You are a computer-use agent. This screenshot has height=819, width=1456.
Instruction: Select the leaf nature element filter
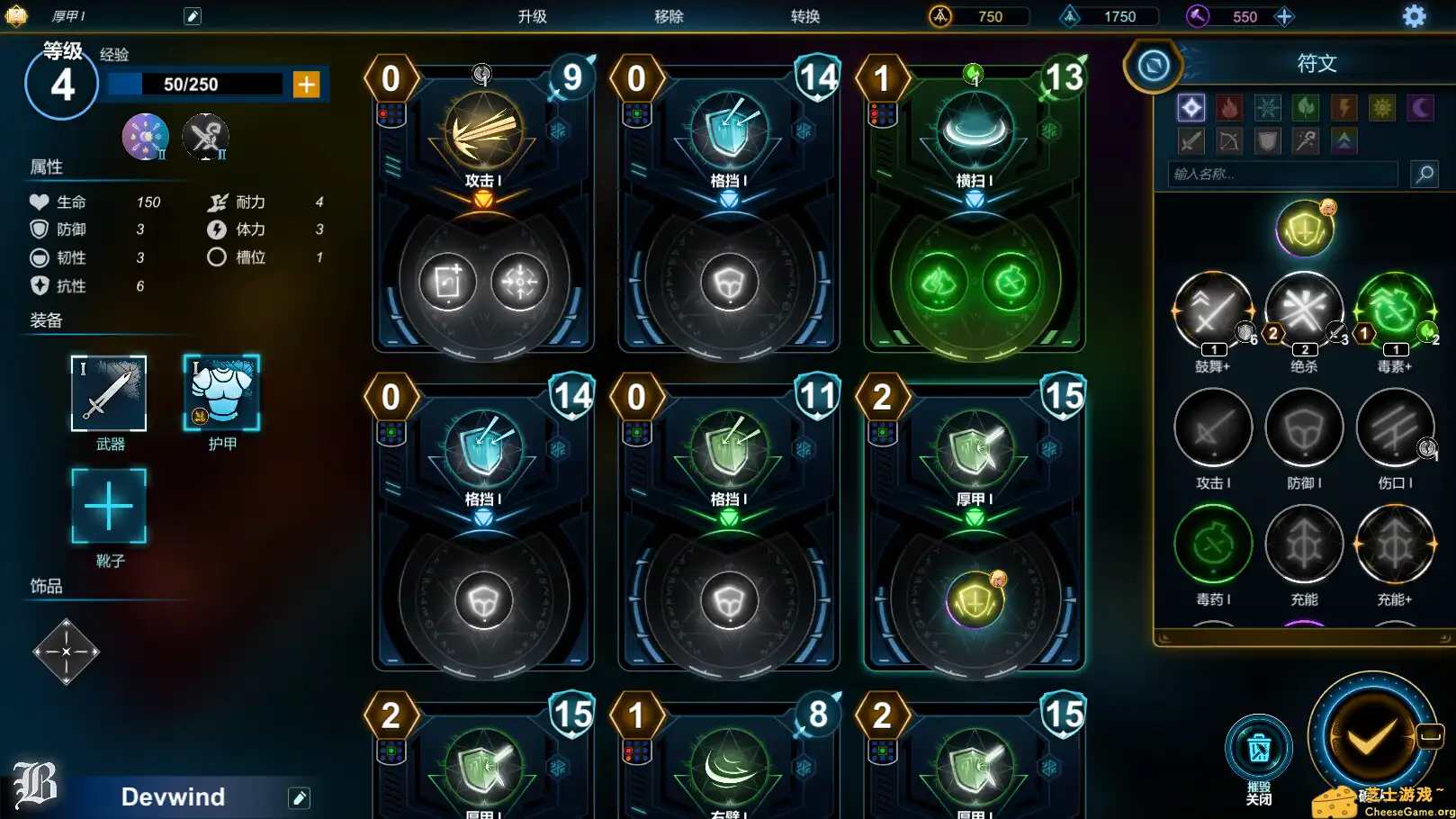pyautogui.click(x=1306, y=107)
